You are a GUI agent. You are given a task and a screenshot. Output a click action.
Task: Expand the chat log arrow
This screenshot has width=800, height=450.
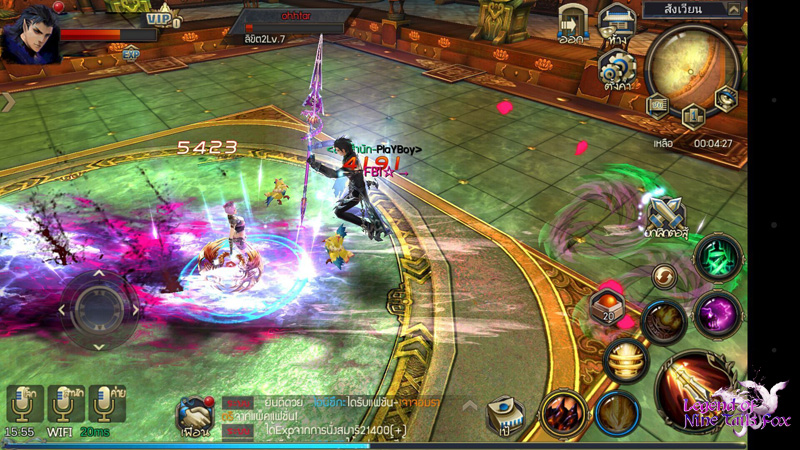click(468, 405)
